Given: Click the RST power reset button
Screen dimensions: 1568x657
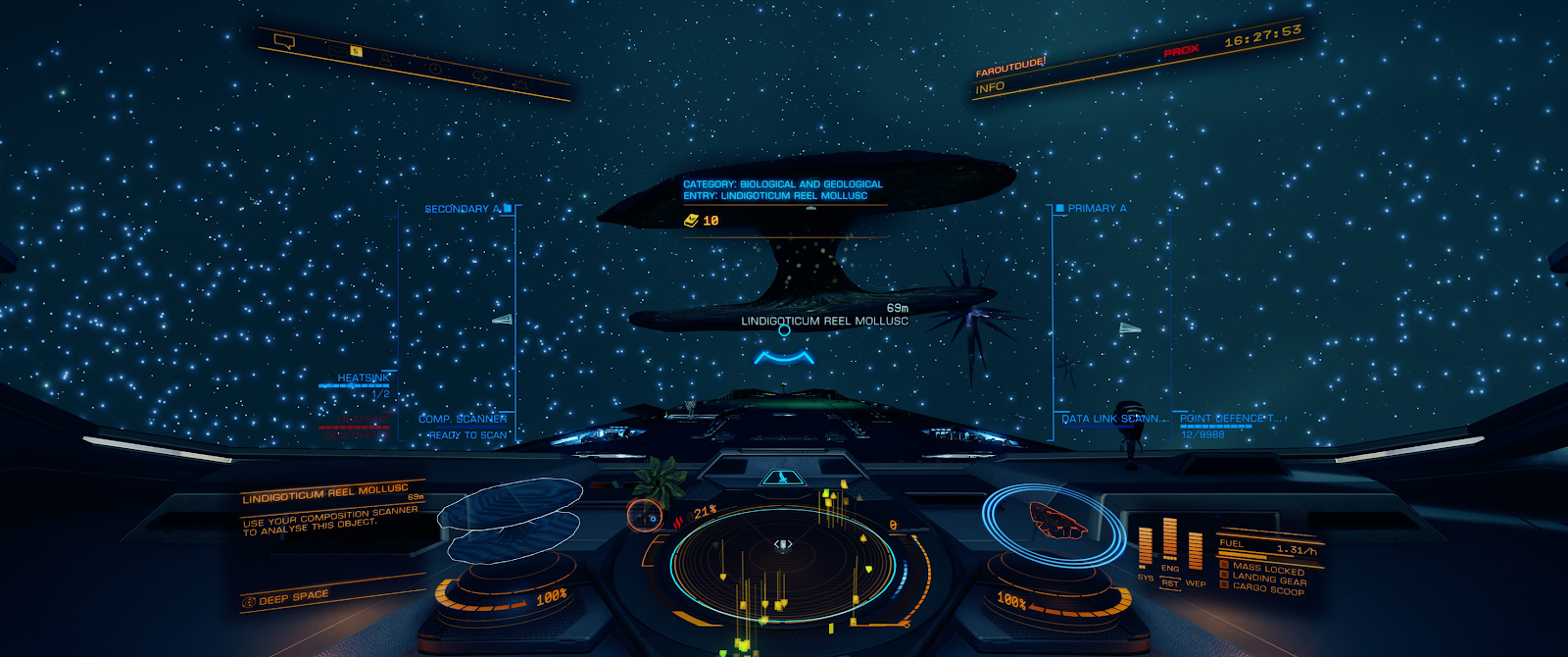Looking at the screenshot, I should [x=1170, y=583].
